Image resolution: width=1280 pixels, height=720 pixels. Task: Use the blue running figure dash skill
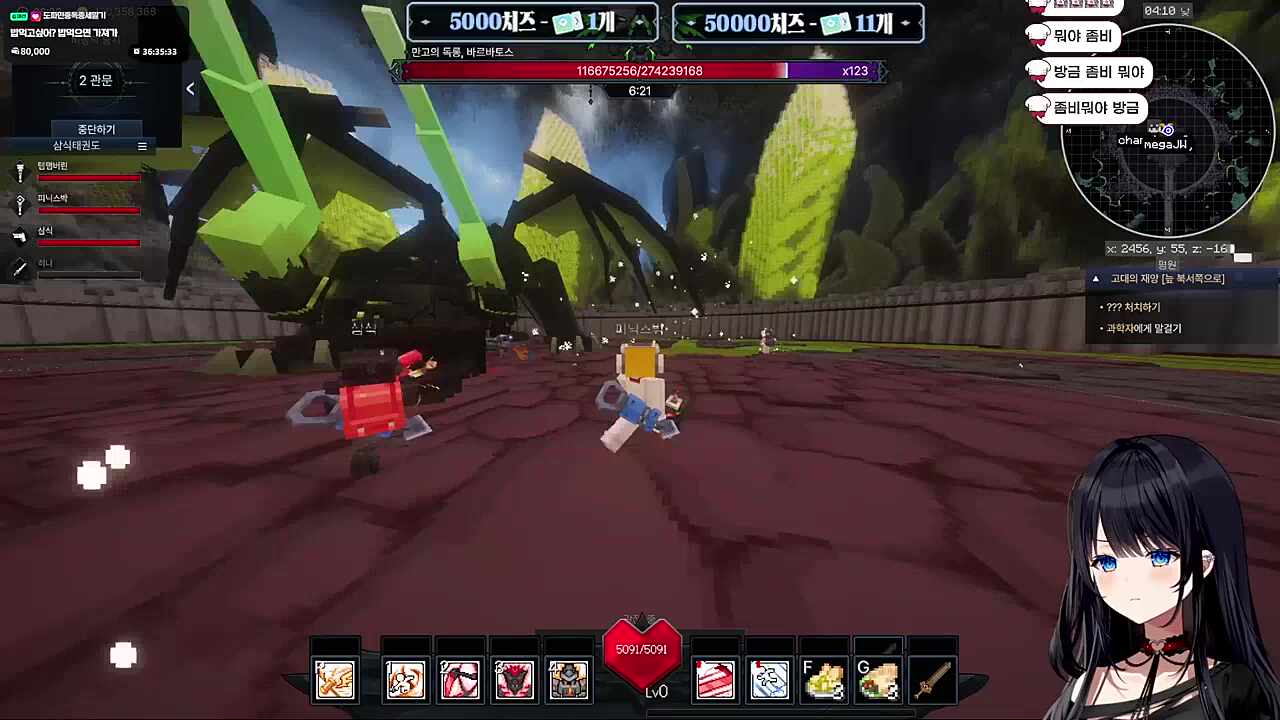pos(769,680)
